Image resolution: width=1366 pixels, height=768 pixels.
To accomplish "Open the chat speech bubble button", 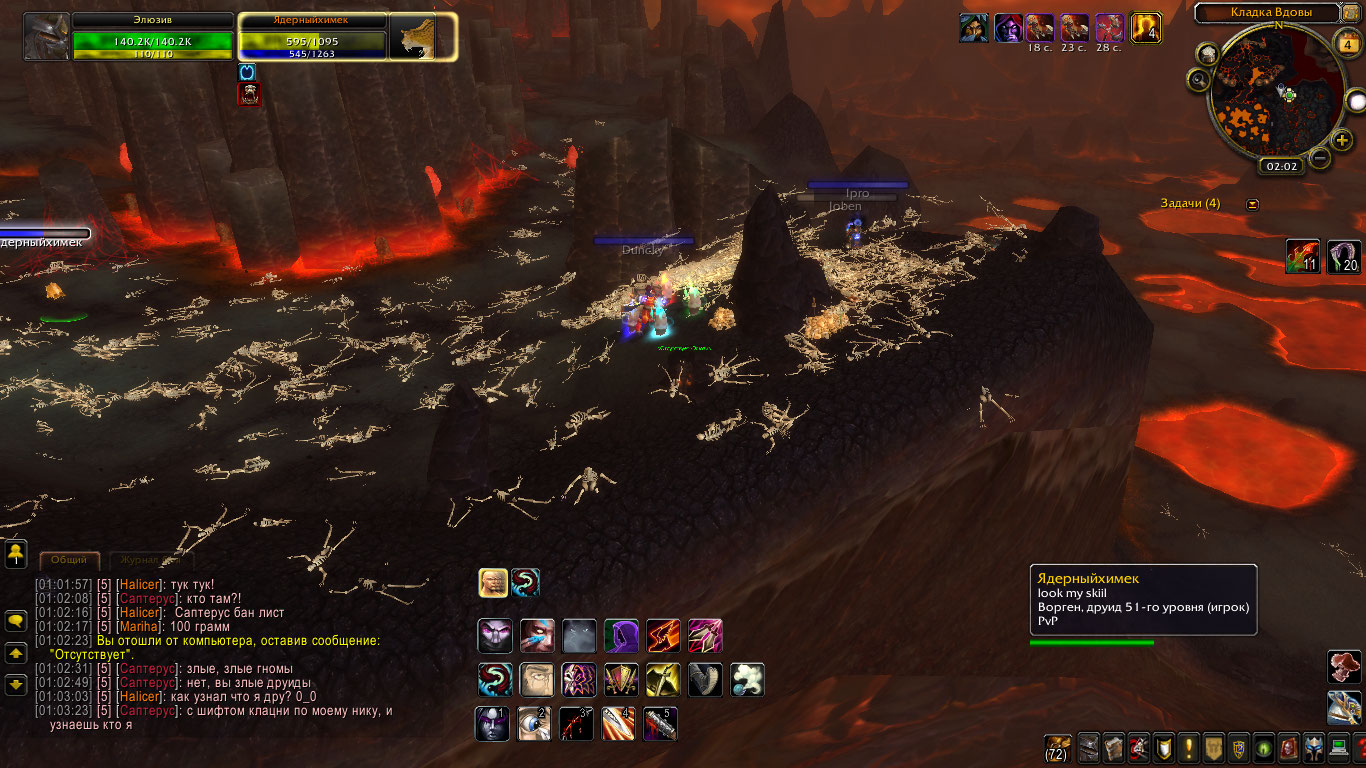I will click(x=16, y=621).
